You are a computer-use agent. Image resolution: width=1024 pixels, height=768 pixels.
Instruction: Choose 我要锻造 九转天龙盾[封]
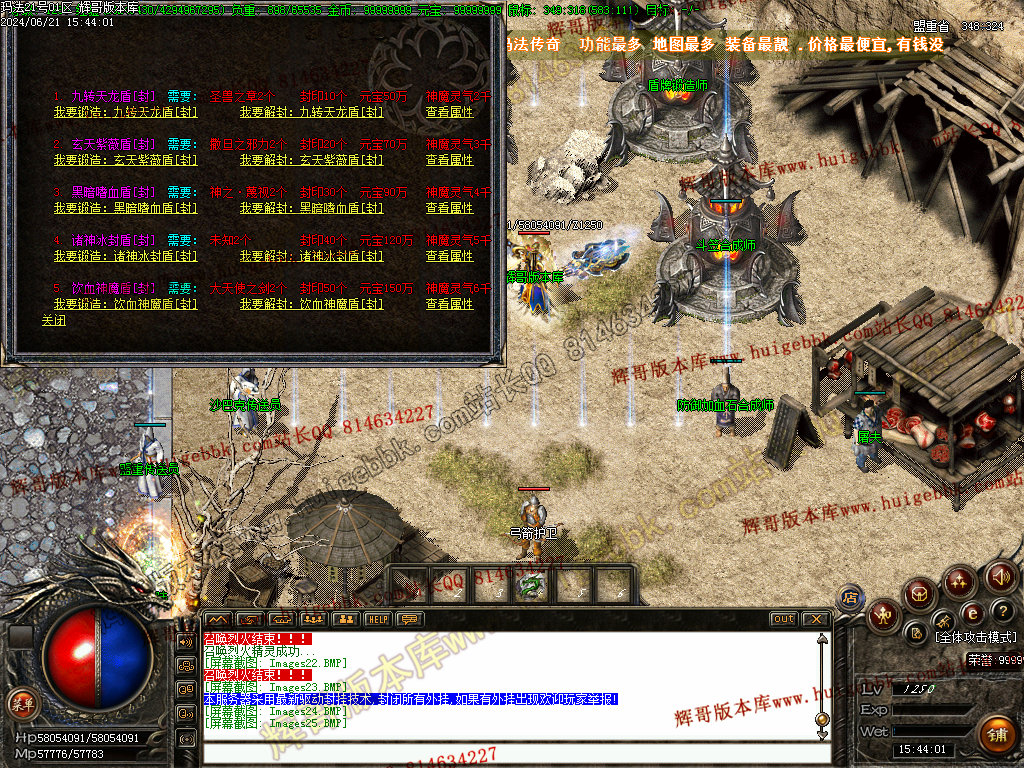pos(105,112)
